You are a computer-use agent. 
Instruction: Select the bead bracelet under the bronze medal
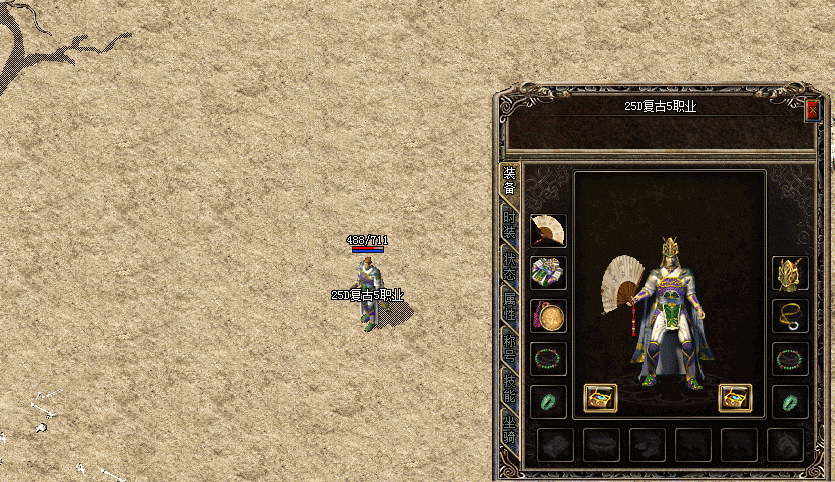[548, 359]
